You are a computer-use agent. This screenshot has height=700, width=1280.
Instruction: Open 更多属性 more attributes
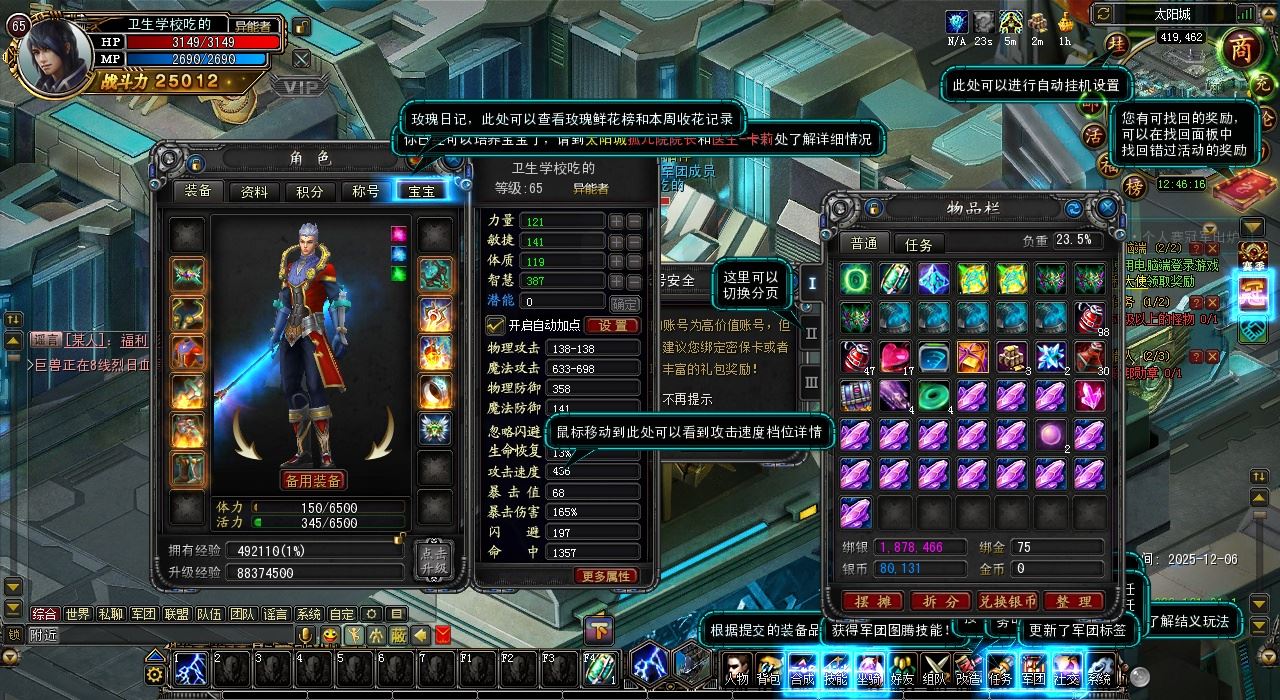pos(605,576)
